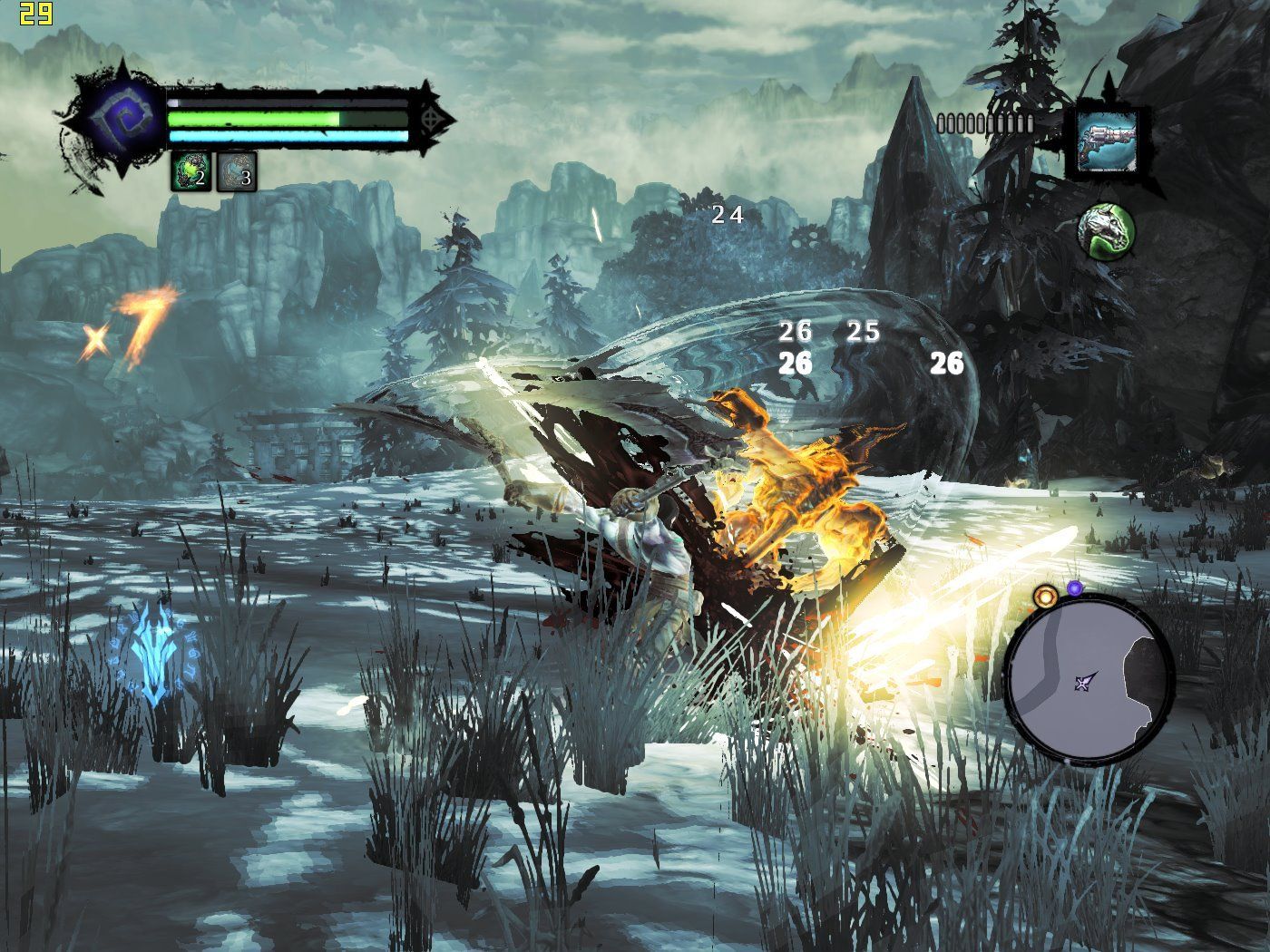Summon the horse with the green icon
The width and height of the screenshot is (1270, 952).
tap(1106, 230)
